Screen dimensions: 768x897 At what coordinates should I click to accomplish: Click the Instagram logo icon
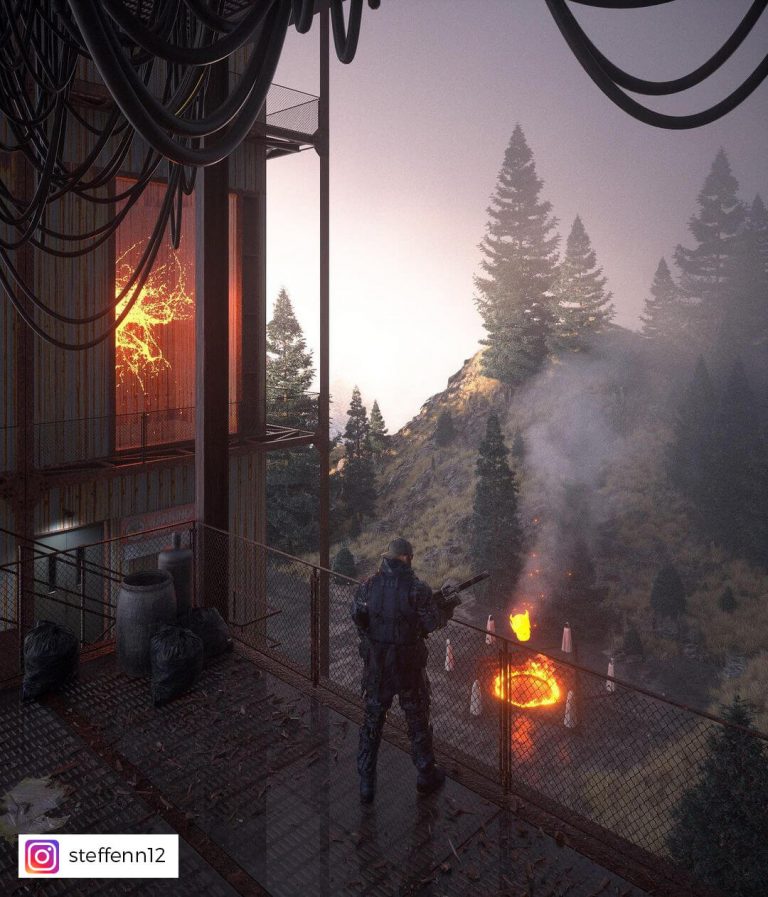click(42, 856)
